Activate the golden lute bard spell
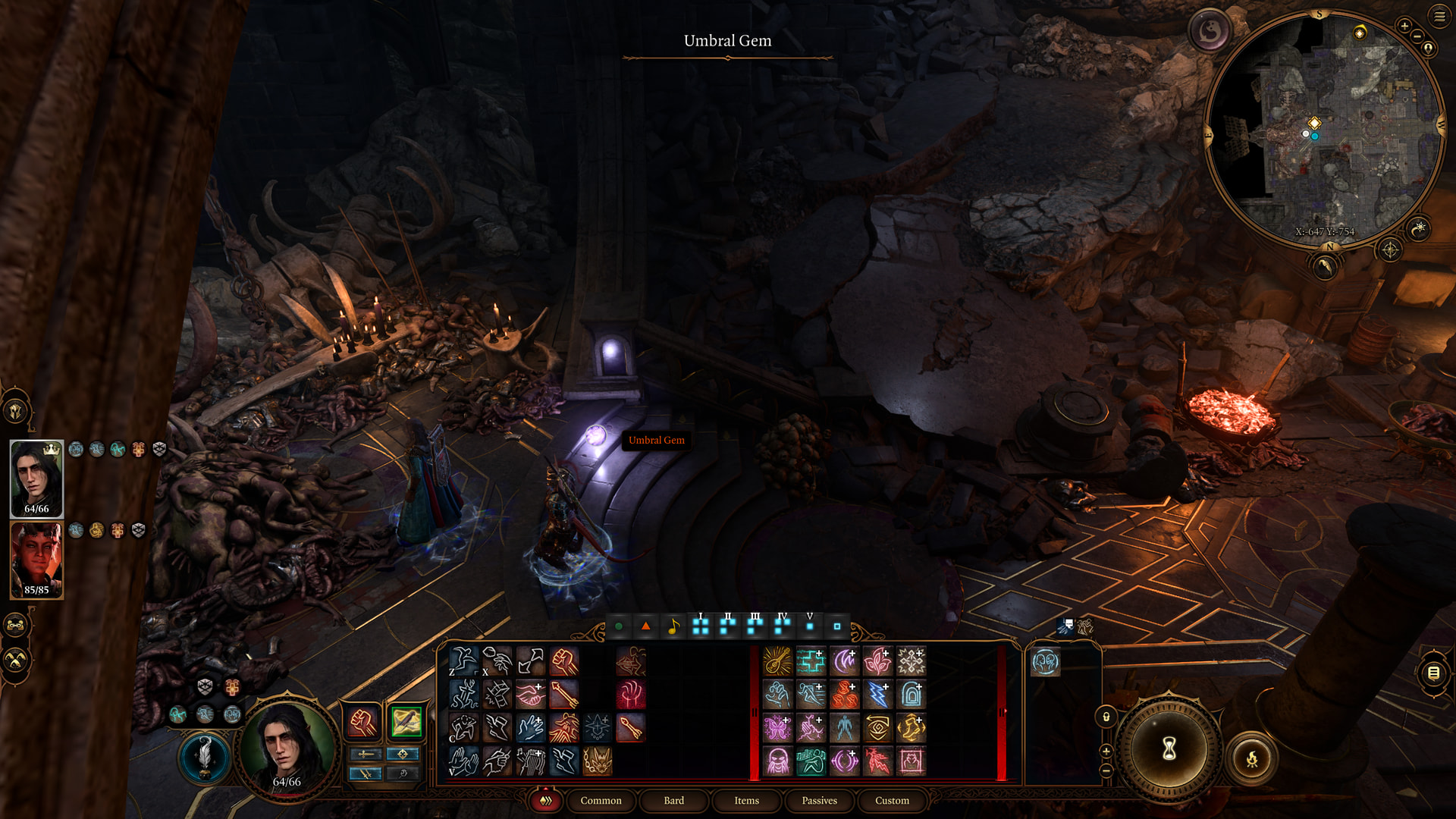 777,661
